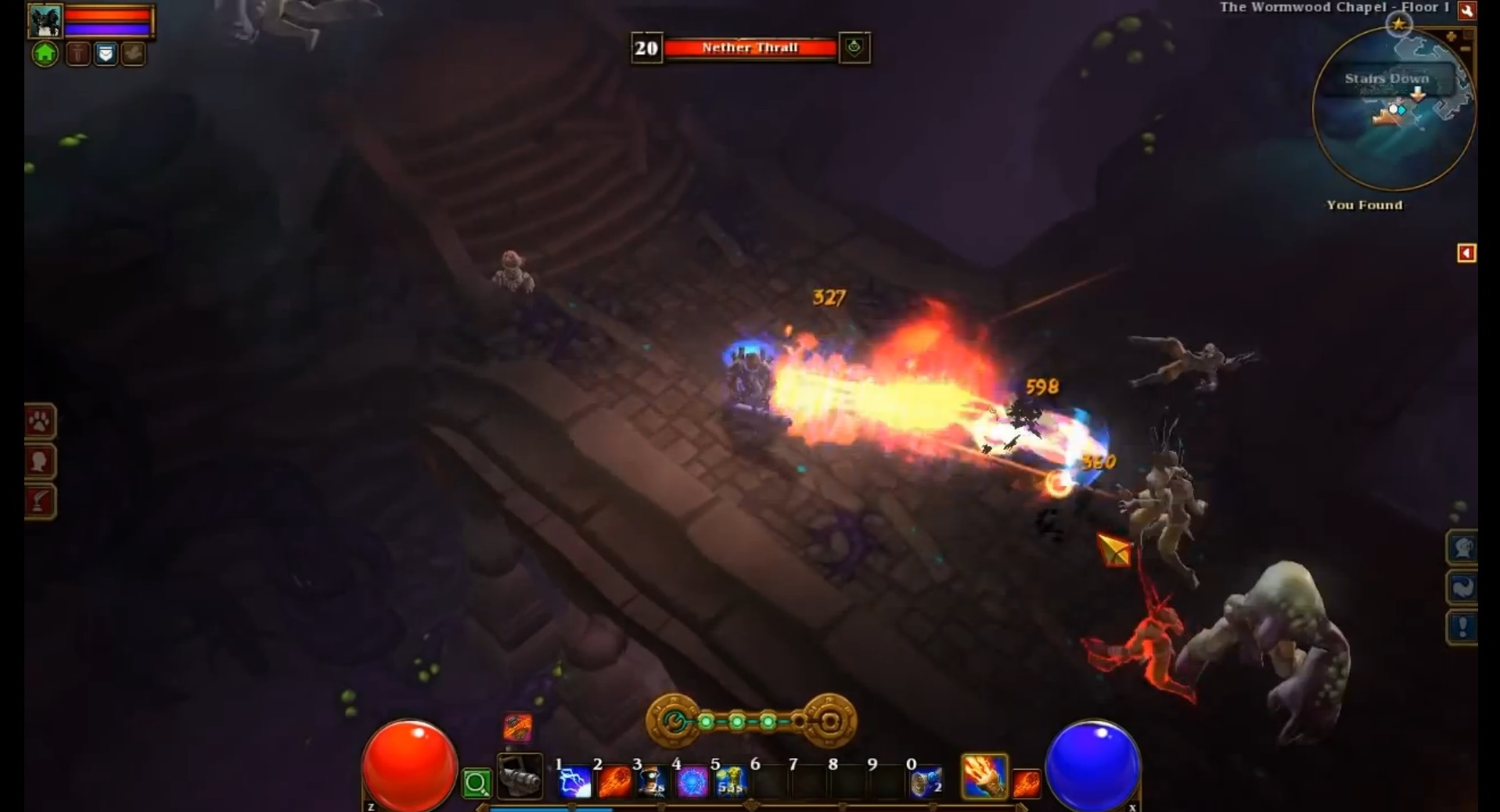Screen dimensions: 1500x812
Task: Activate the fire skill in slot 2
Action: click(614, 781)
